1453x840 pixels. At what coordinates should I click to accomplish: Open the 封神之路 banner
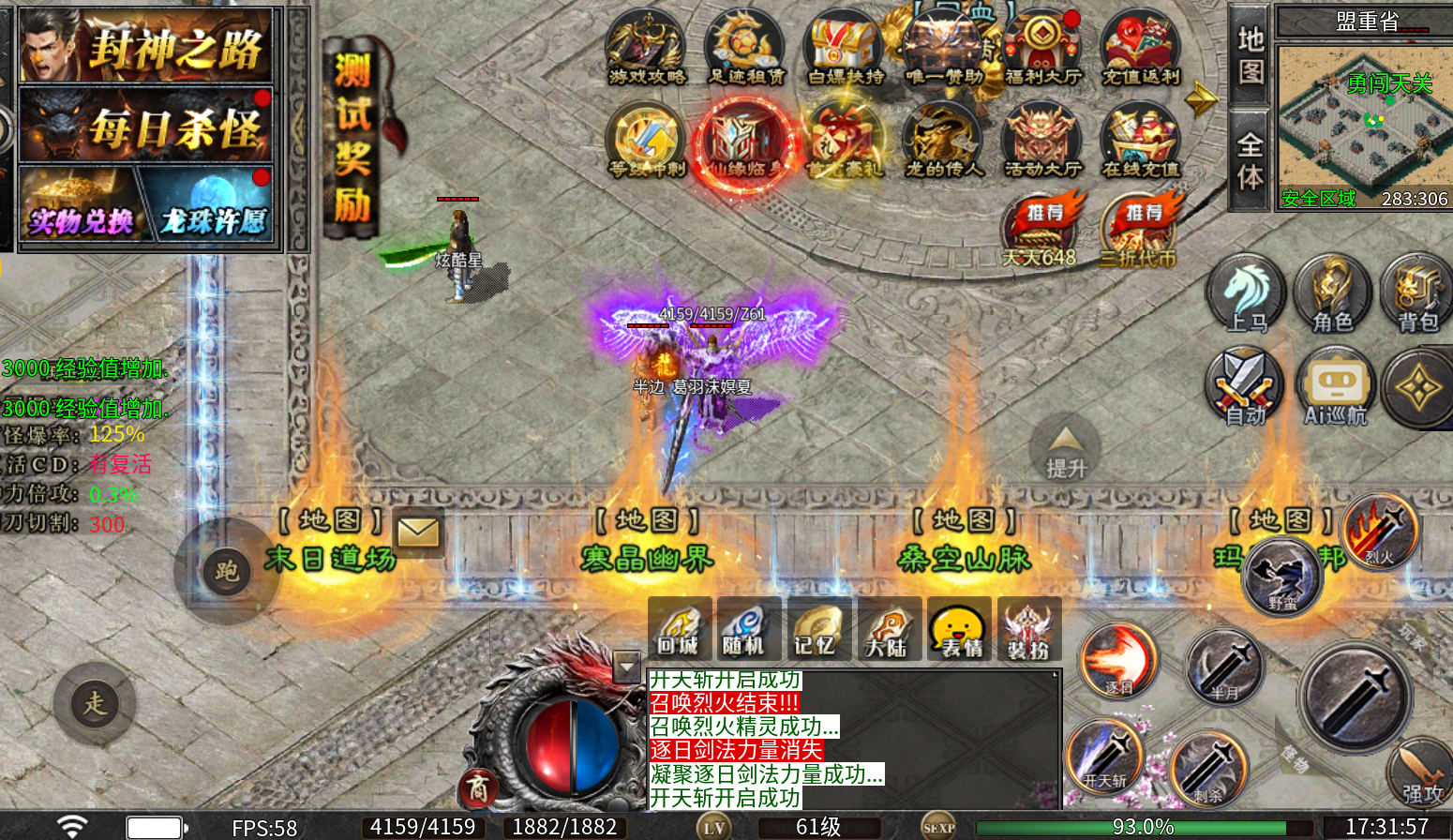click(146, 46)
